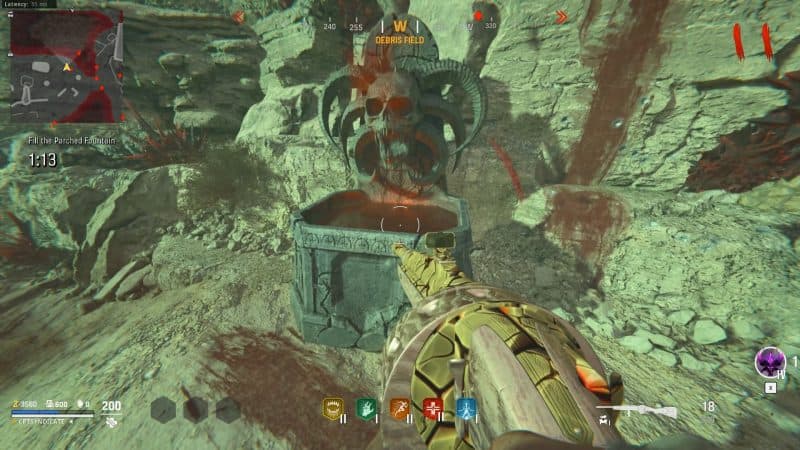
Task: Choose the orange running-figure perk icon
Action: (399, 408)
